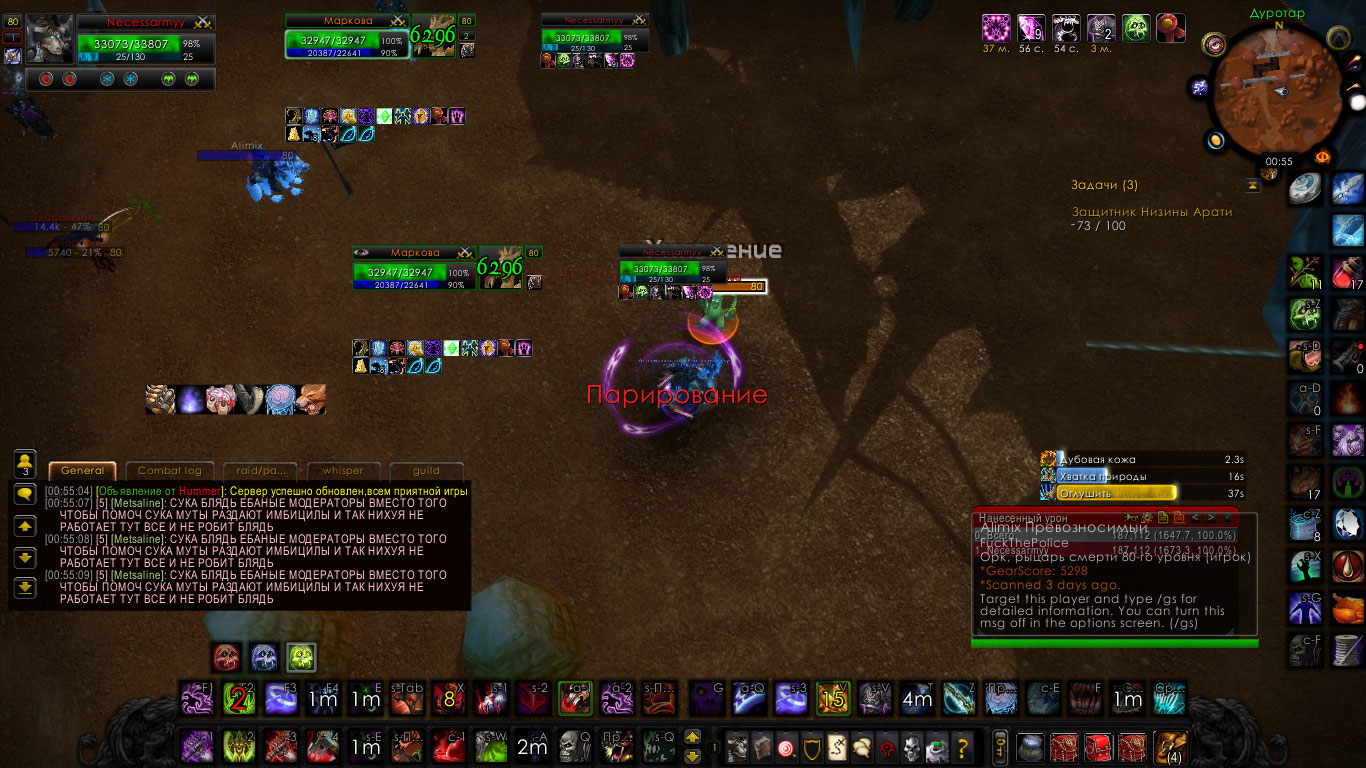This screenshot has width=1366, height=768.
Task: Choose the blue Frost Presence skull
Action: [x=264, y=657]
